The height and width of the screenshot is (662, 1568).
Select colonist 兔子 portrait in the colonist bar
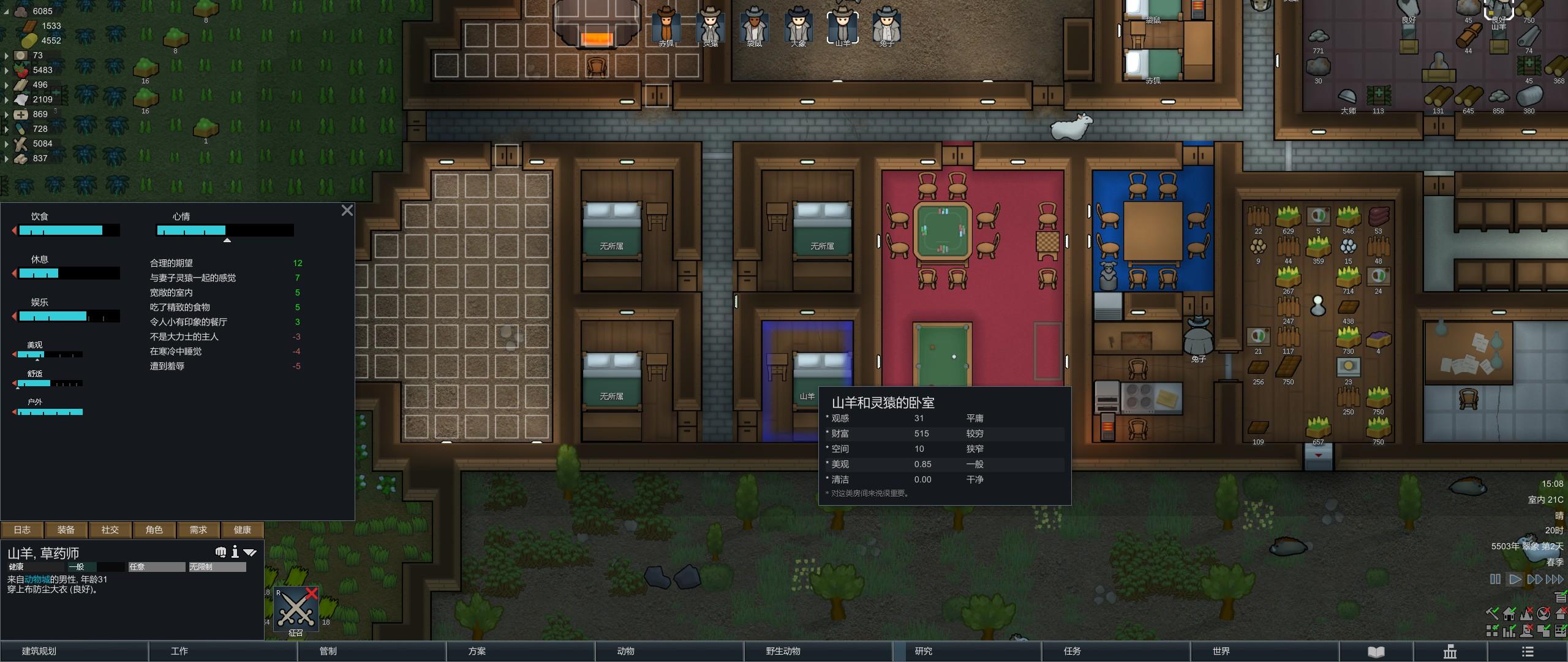886,26
